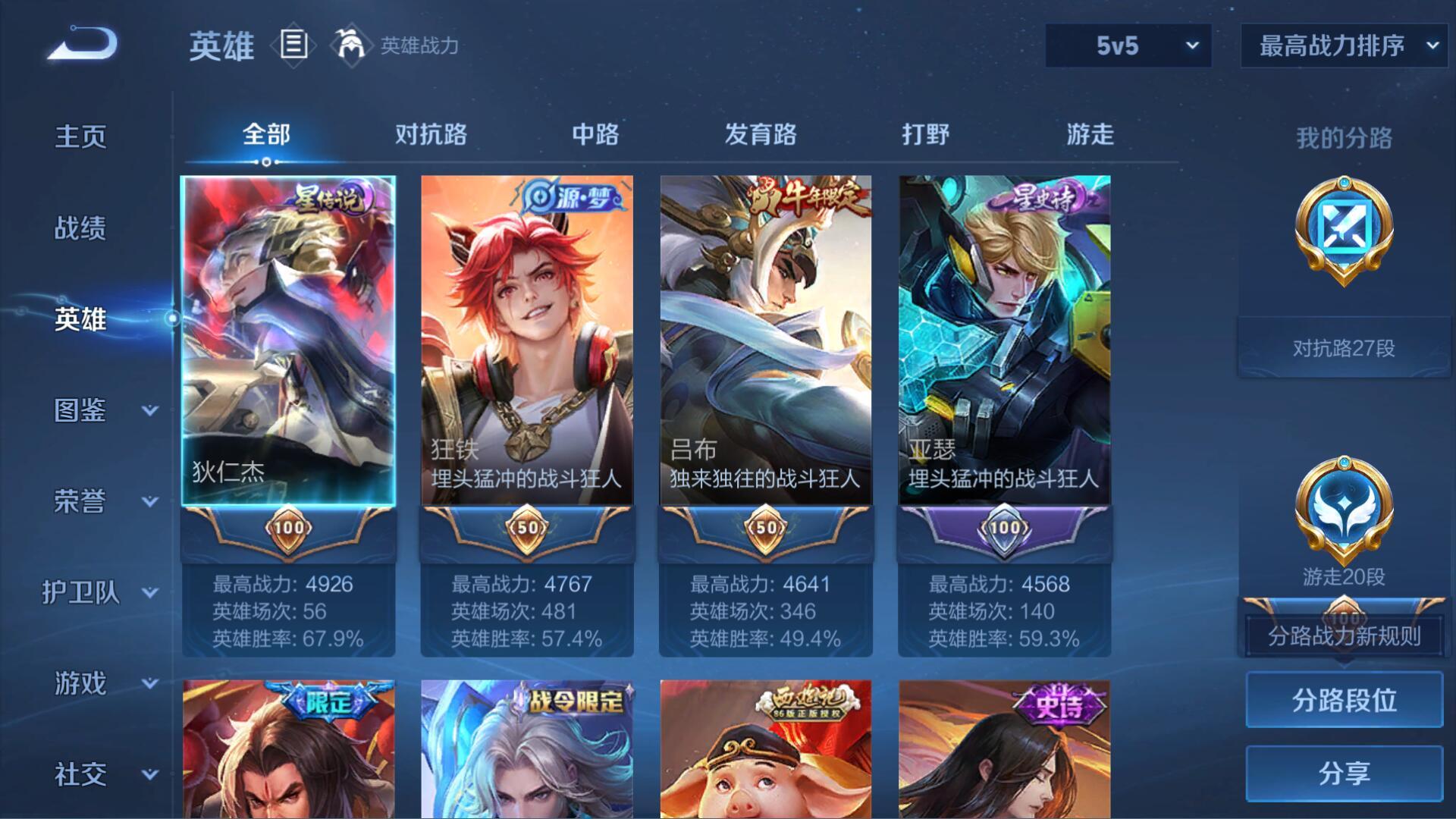The image size is (1456, 819).
Task: Switch to the 中路 tab
Action: pos(595,135)
